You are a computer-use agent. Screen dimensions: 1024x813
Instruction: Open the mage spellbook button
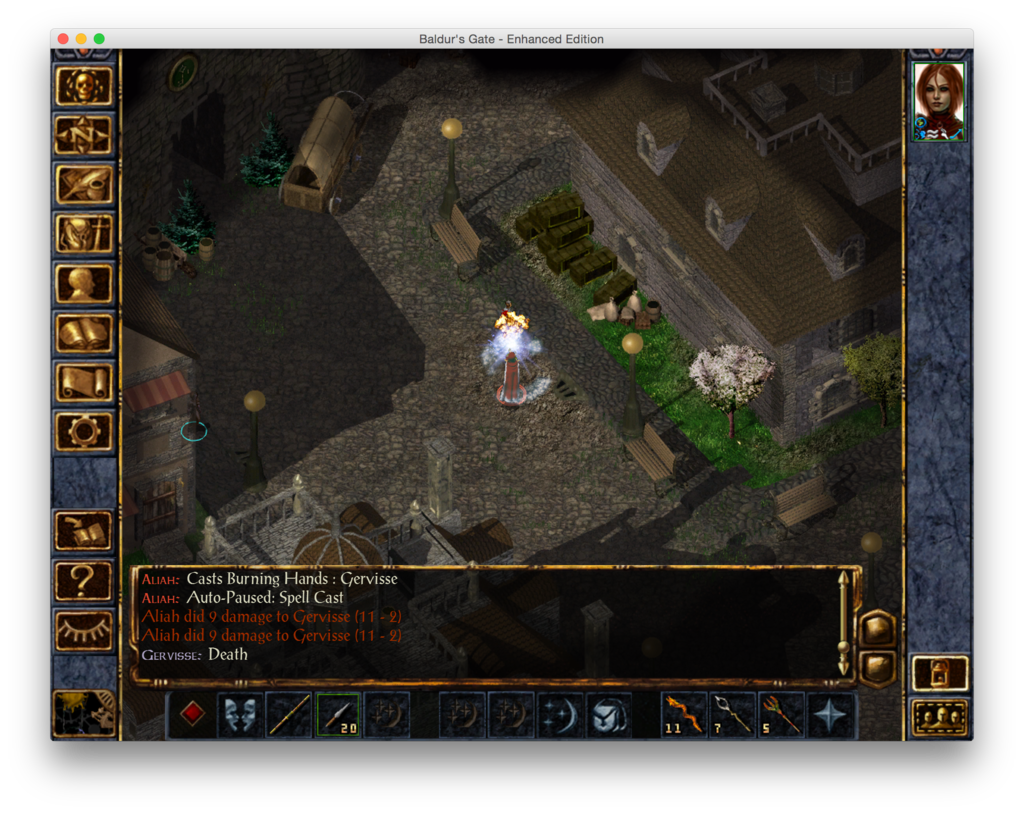coord(84,332)
